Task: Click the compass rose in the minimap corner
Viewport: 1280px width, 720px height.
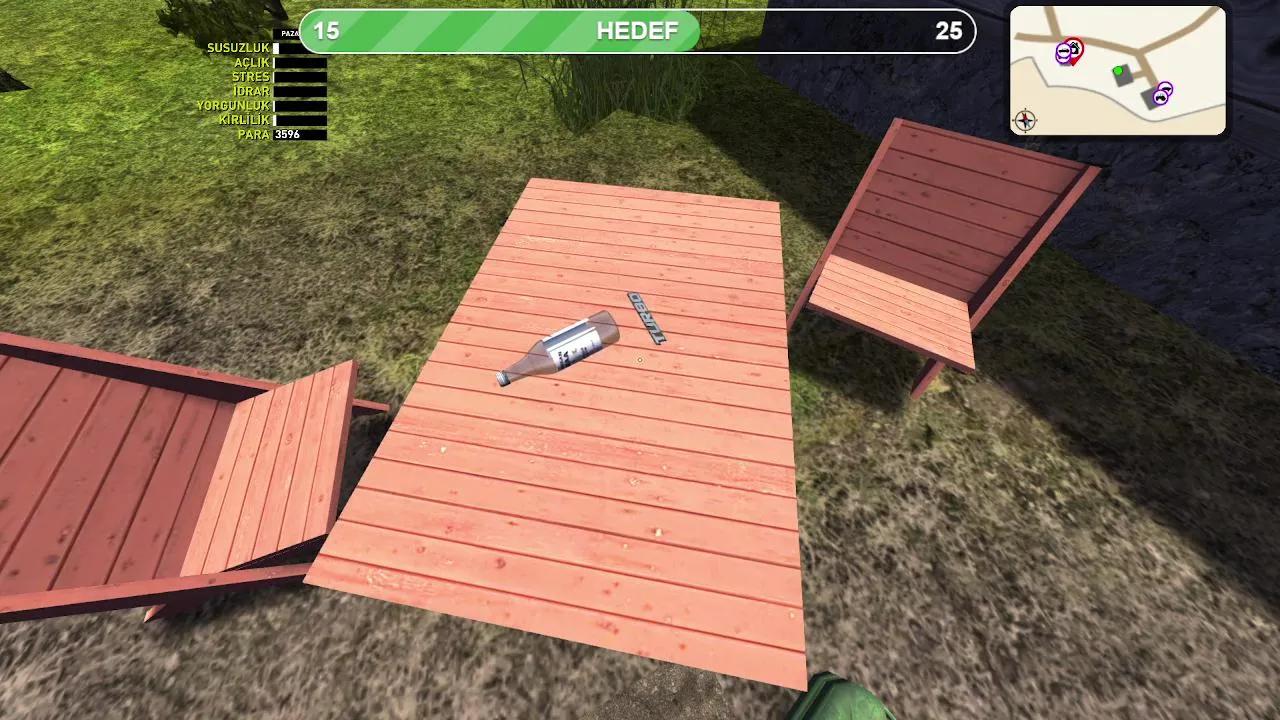Action: tap(1026, 120)
